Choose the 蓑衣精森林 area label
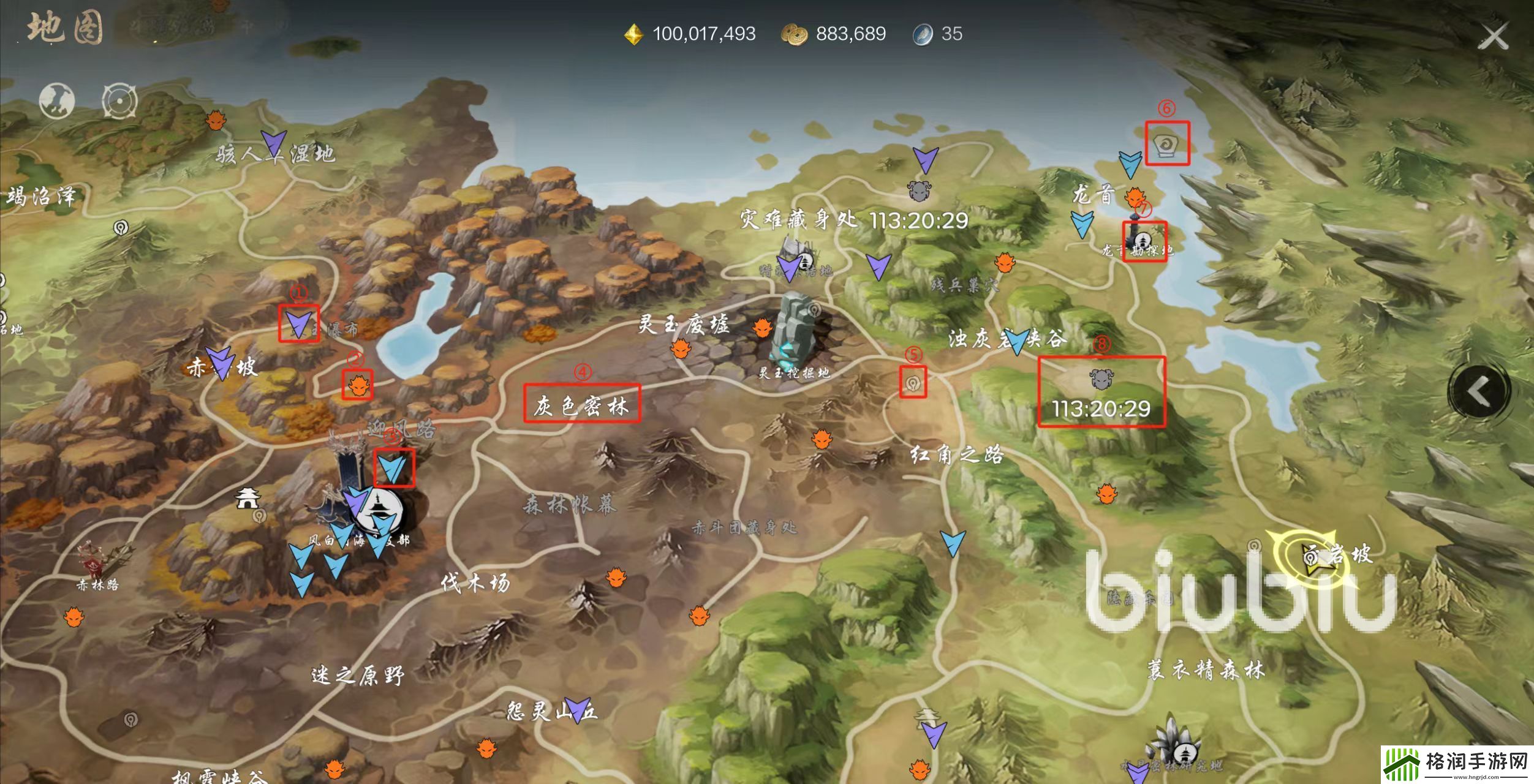 point(1206,669)
